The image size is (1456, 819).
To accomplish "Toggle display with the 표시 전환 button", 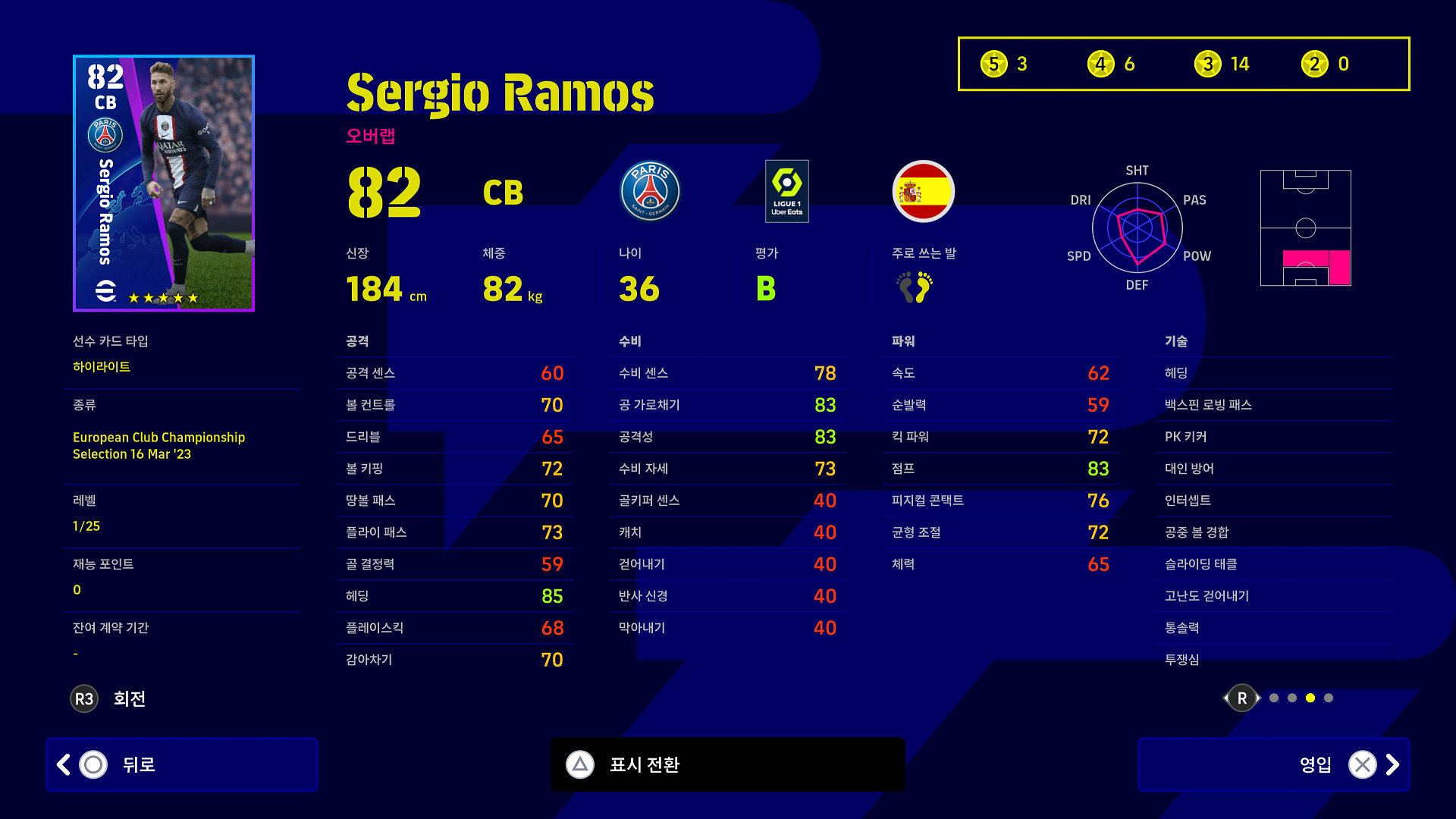I will click(x=728, y=764).
